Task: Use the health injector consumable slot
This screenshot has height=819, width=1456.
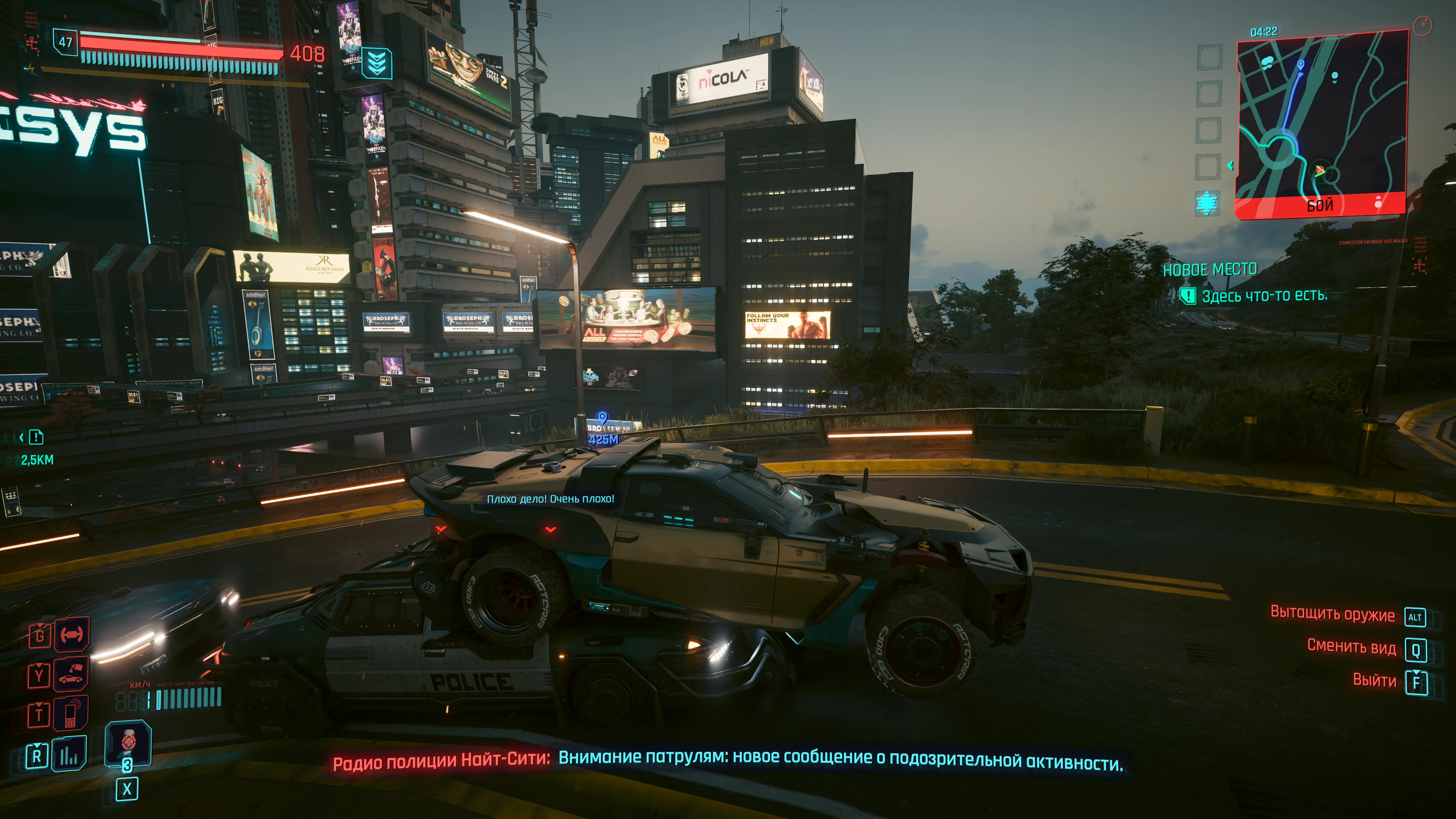Action: 128,743
